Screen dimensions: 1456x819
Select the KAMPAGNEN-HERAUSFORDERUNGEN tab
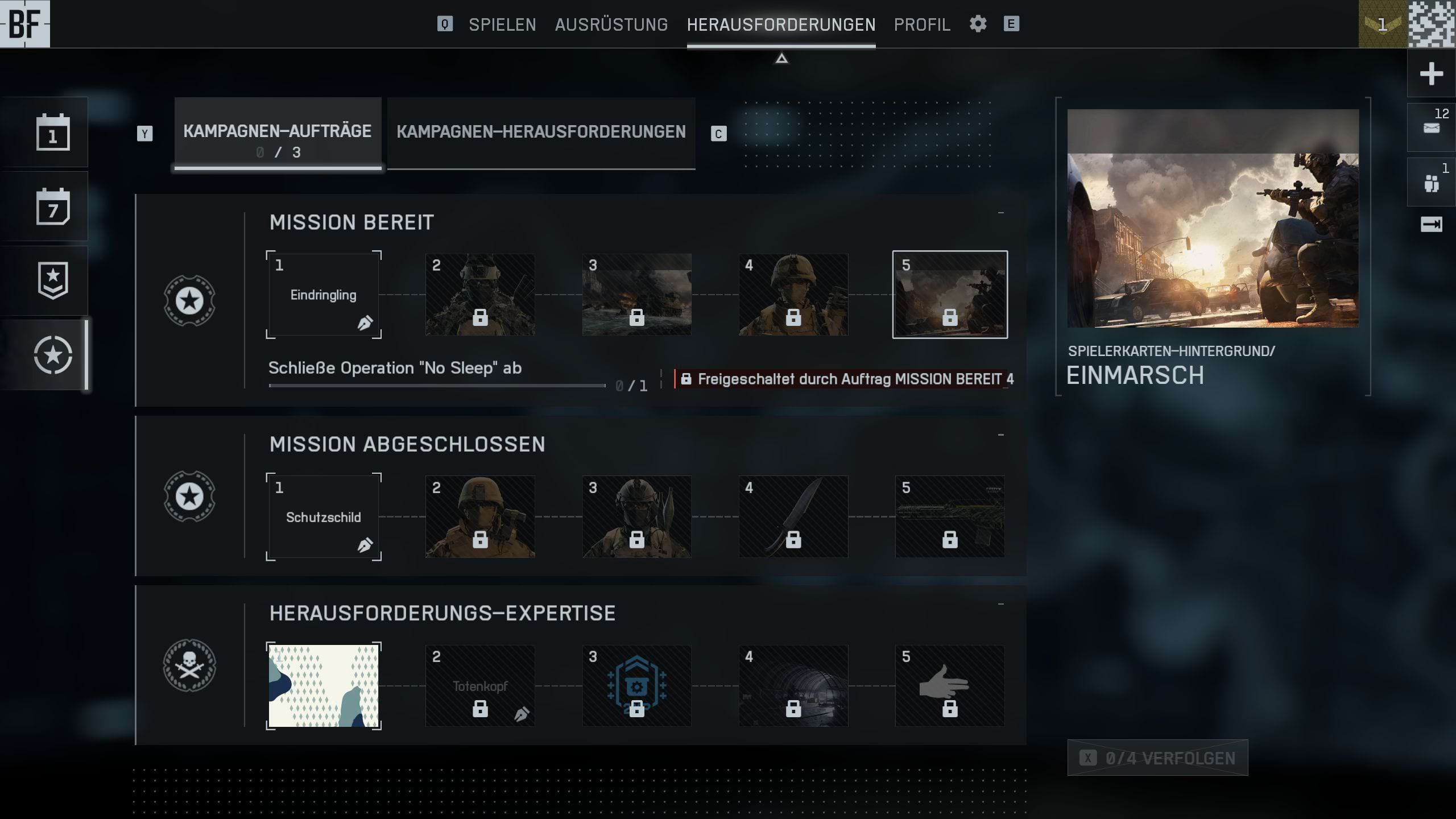tap(541, 132)
